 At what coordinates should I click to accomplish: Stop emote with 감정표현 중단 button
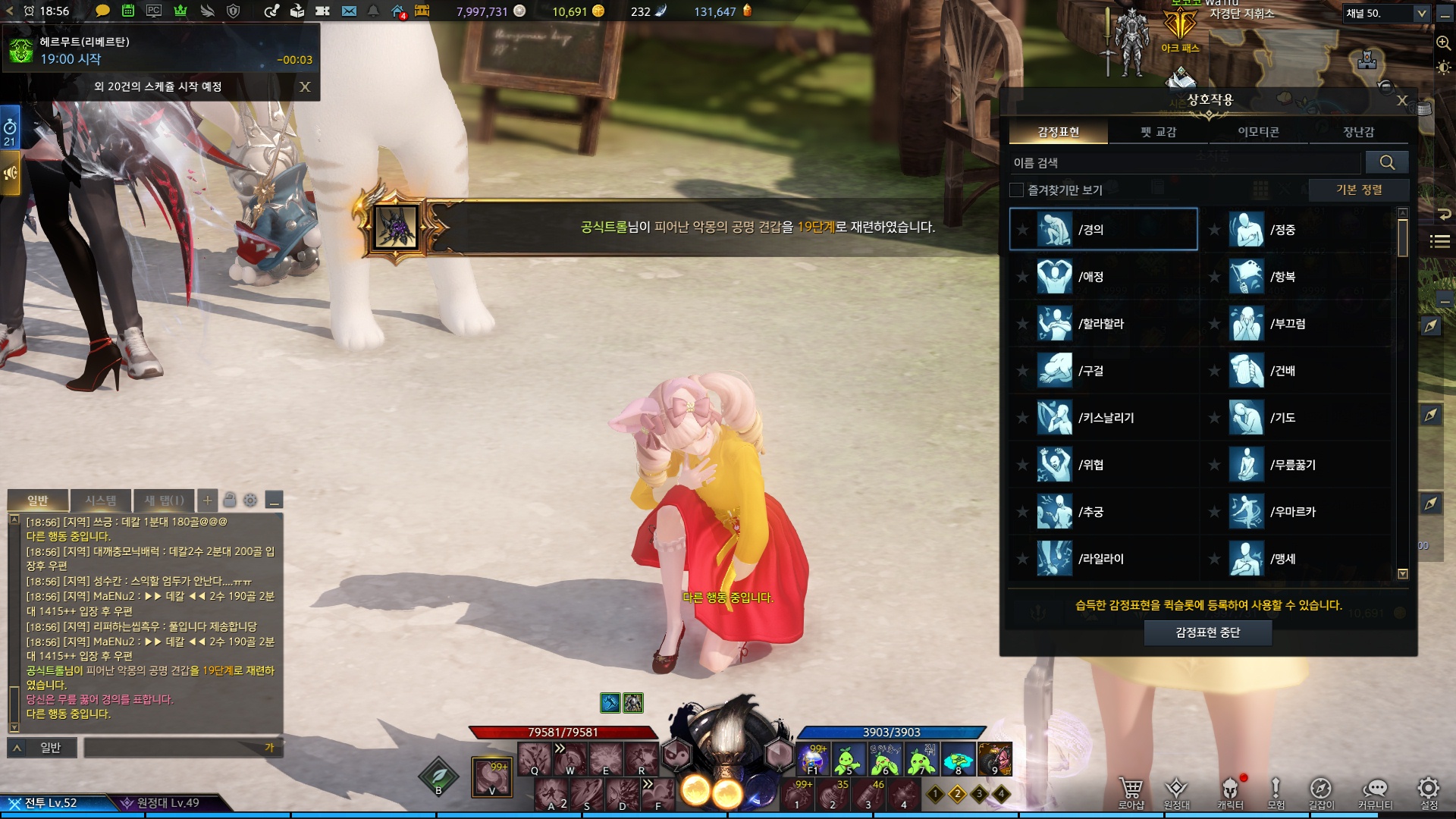tap(1207, 632)
